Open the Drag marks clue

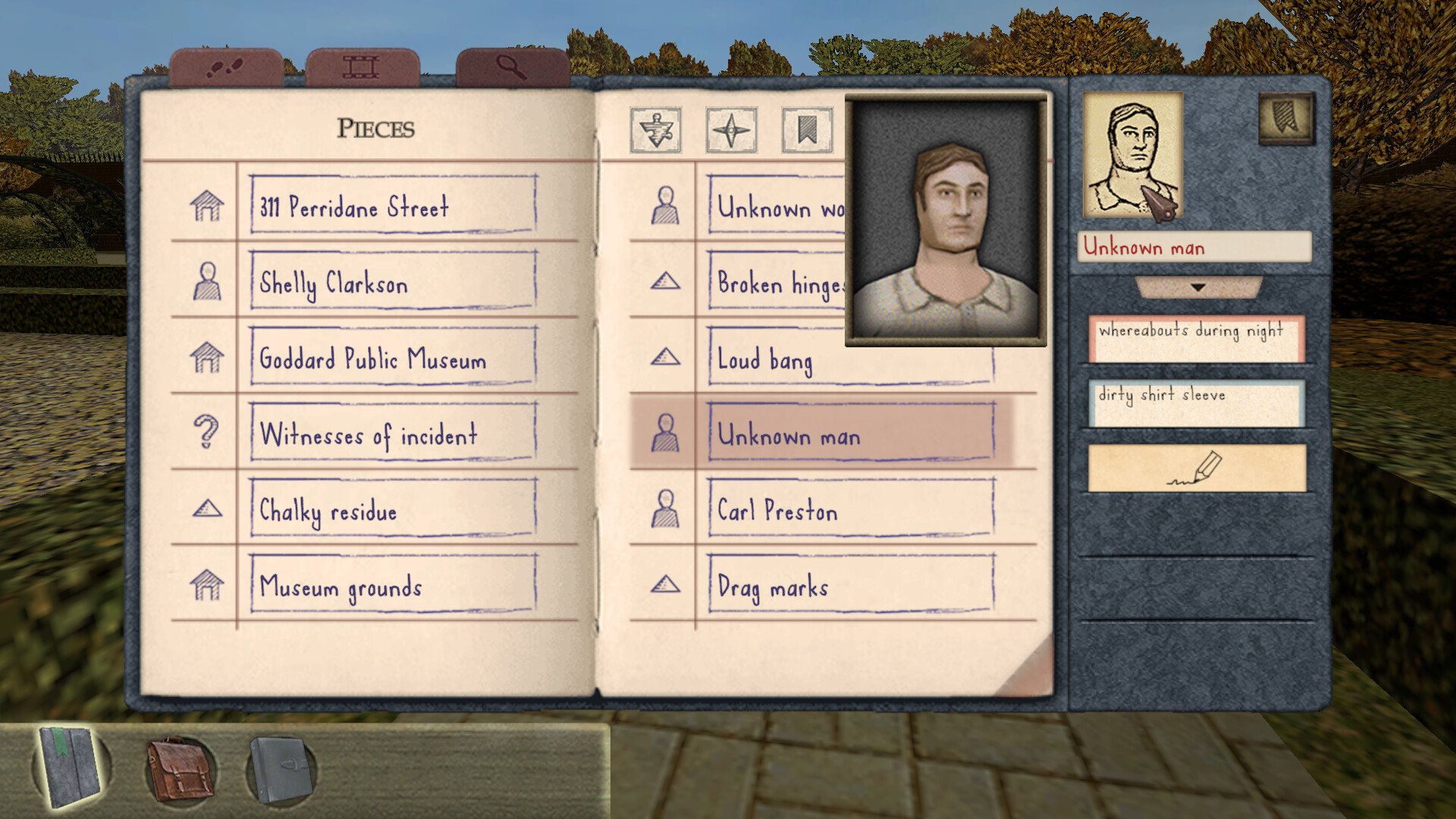(851, 585)
